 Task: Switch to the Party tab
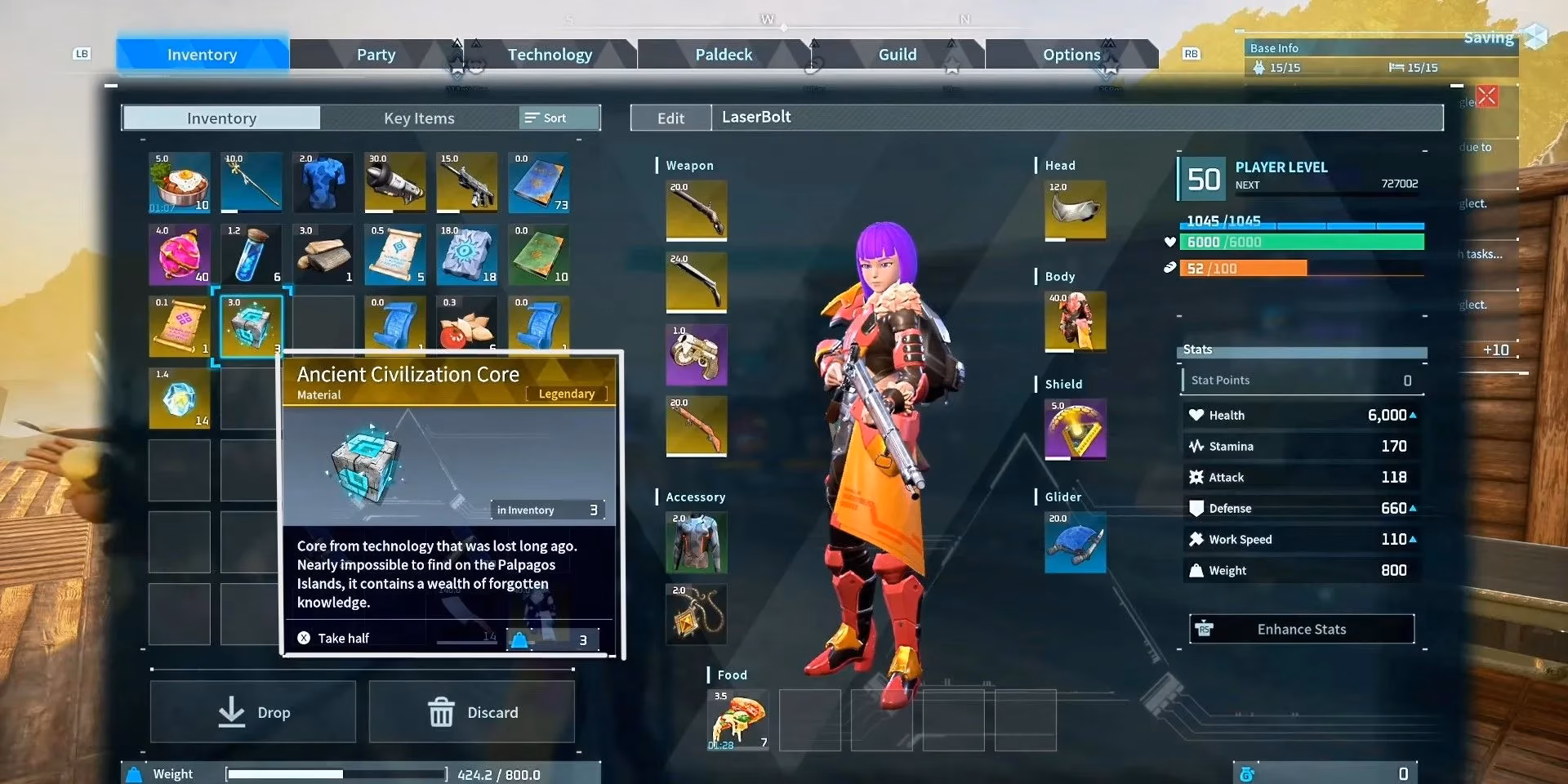pyautogui.click(x=376, y=55)
